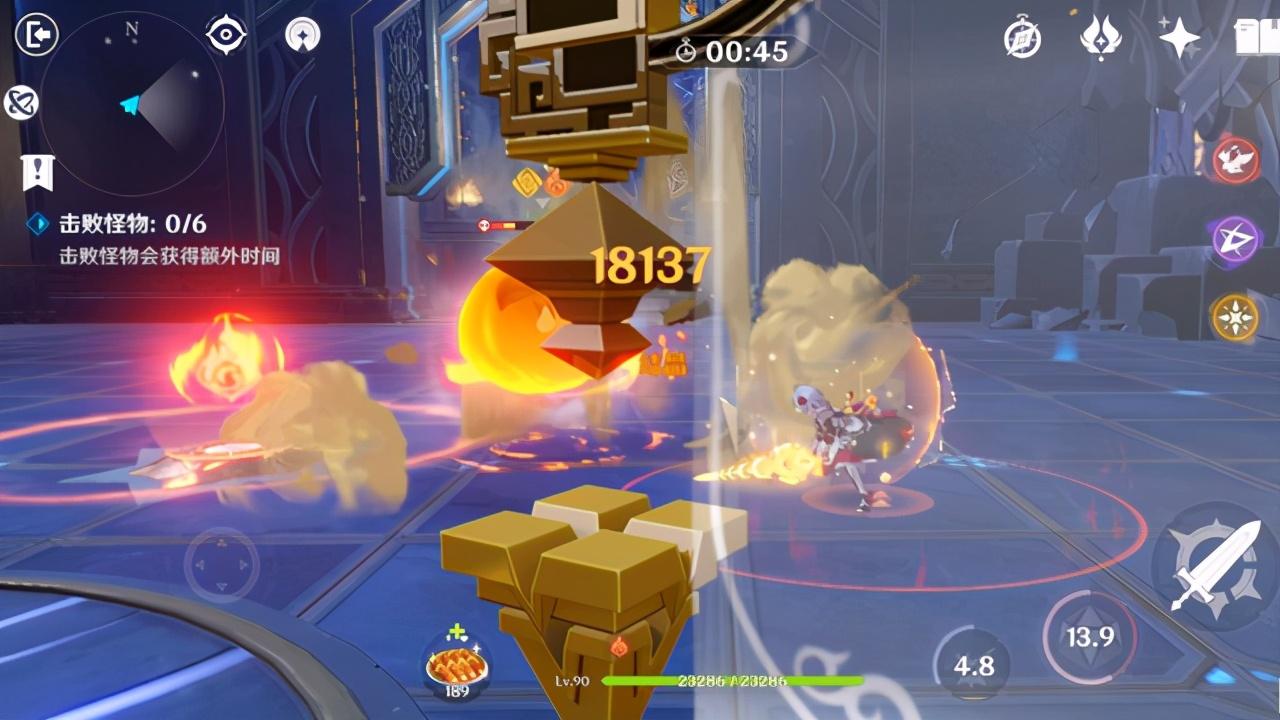Image resolution: width=1280 pixels, height=720 pixels.
Task: Tap the virtual movement joystick
Action: click(222, 565)
